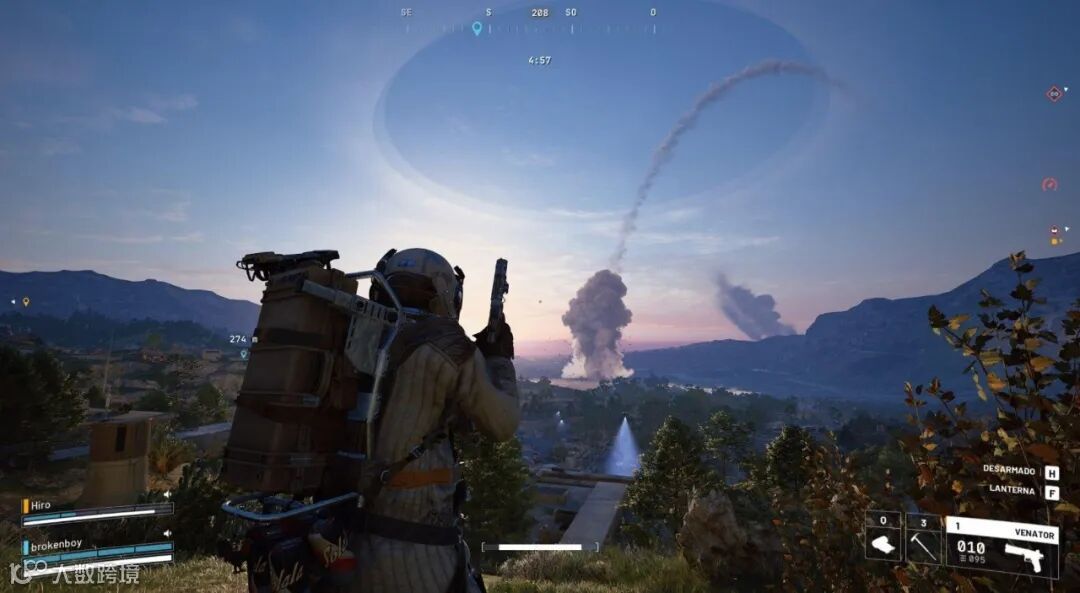Click the red diamond marker icon
The image size is (1080, 593).
click(x=1053, y=94)
